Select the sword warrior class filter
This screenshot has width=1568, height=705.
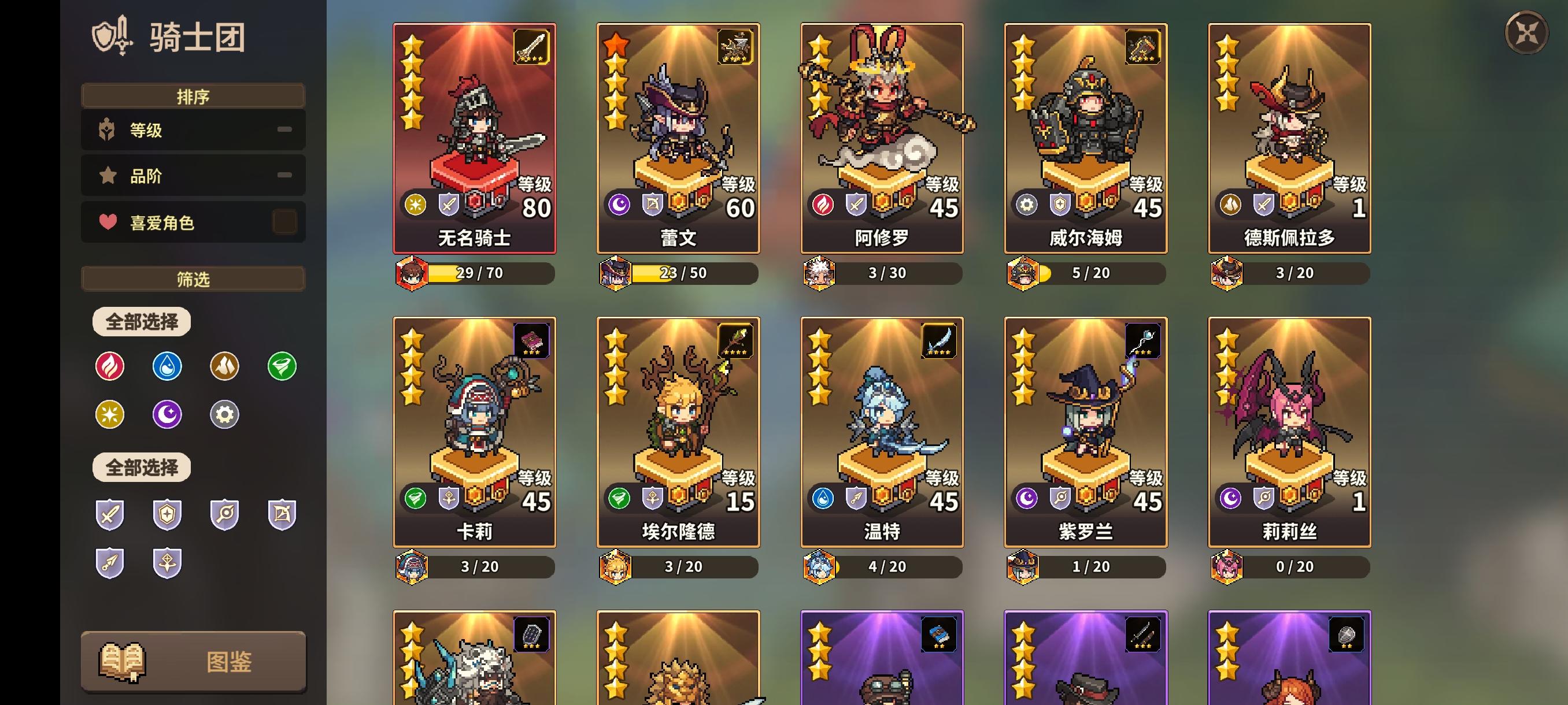click(110, 514)
